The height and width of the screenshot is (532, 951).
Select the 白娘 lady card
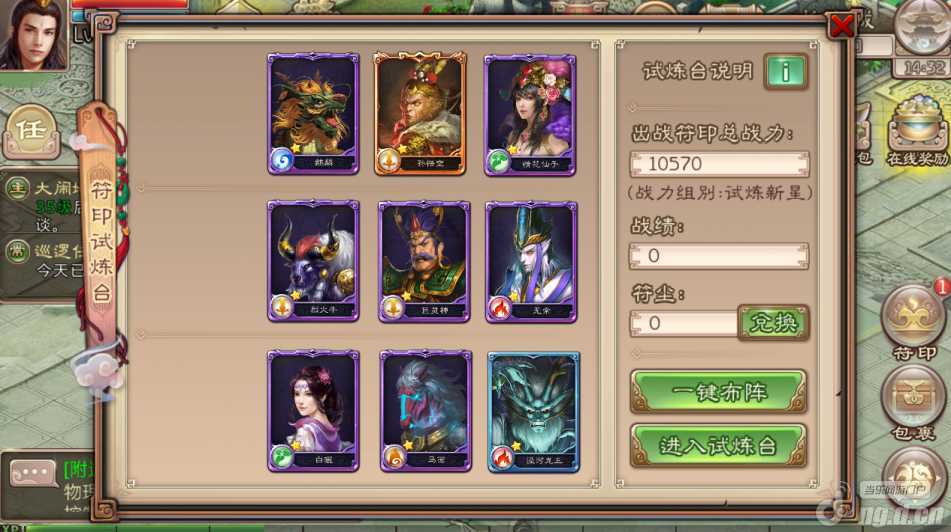[313, 410]
